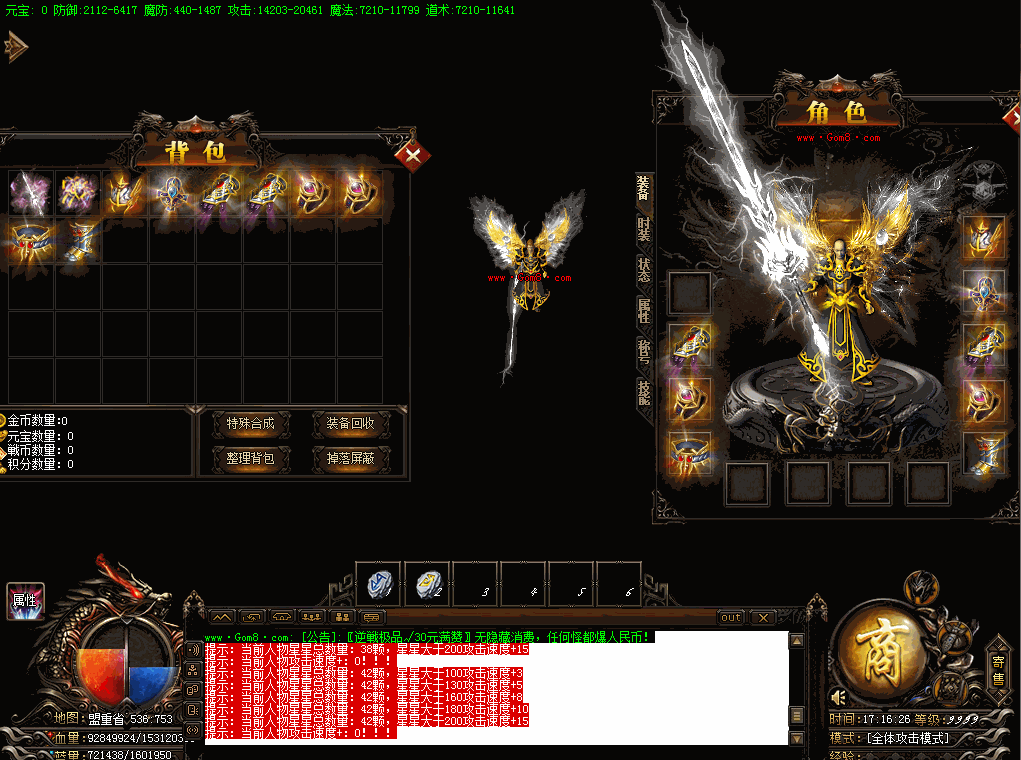
Task: Open the 寄售 consignment button
Action: (x=997, y=669)
